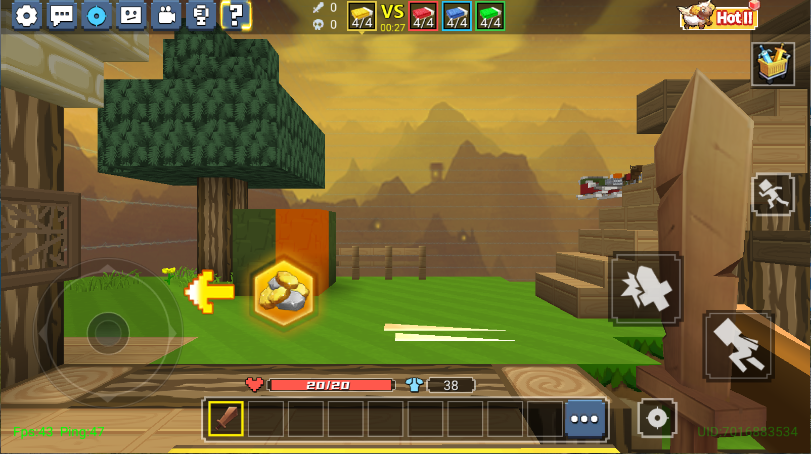This screenshot has width=811, height=454.
Task: Tap the punch attack button
Action: pyautogui.click(x=646, y=288)
